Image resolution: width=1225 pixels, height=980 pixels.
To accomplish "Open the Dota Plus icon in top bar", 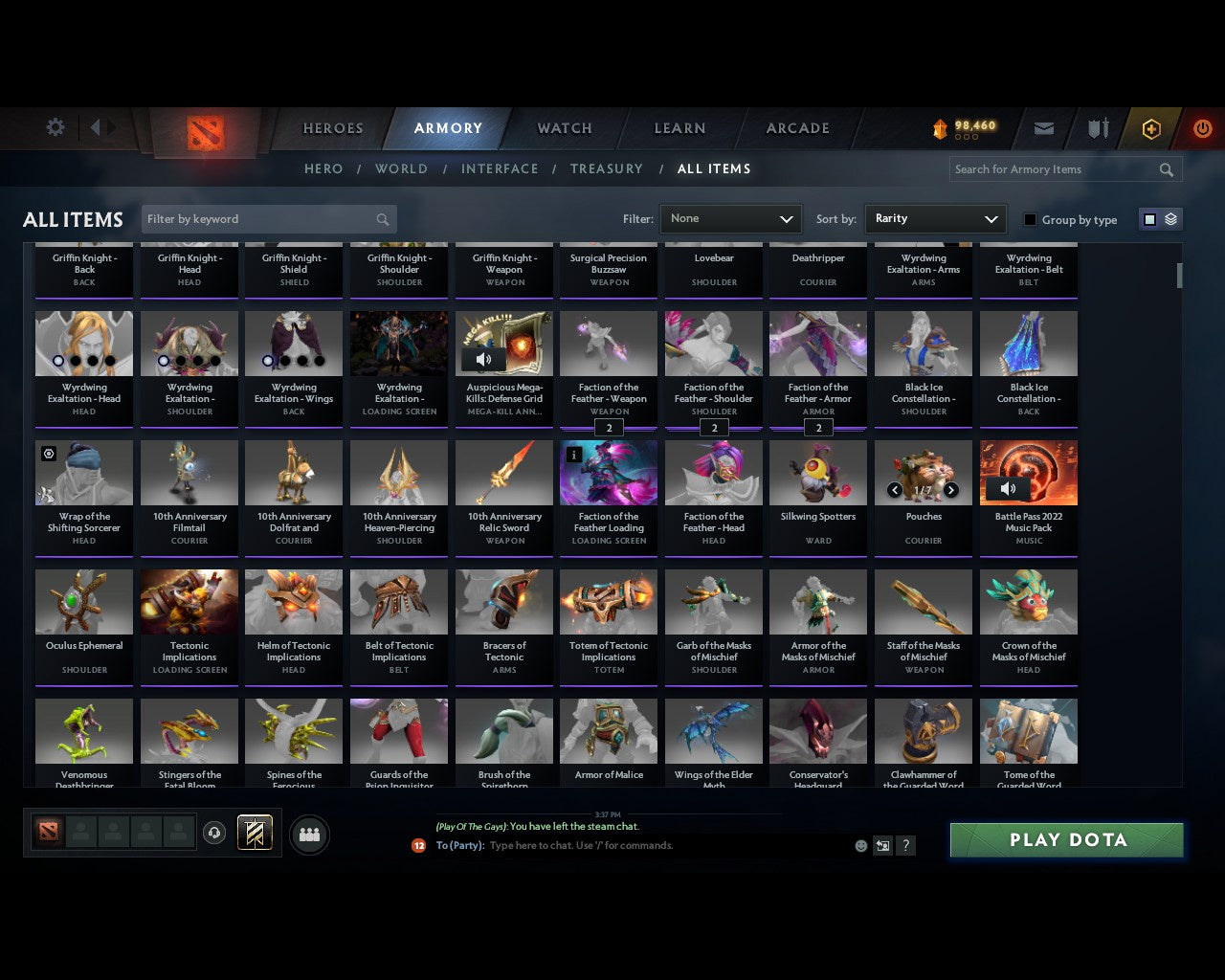I will click(x=1150, y=128).
